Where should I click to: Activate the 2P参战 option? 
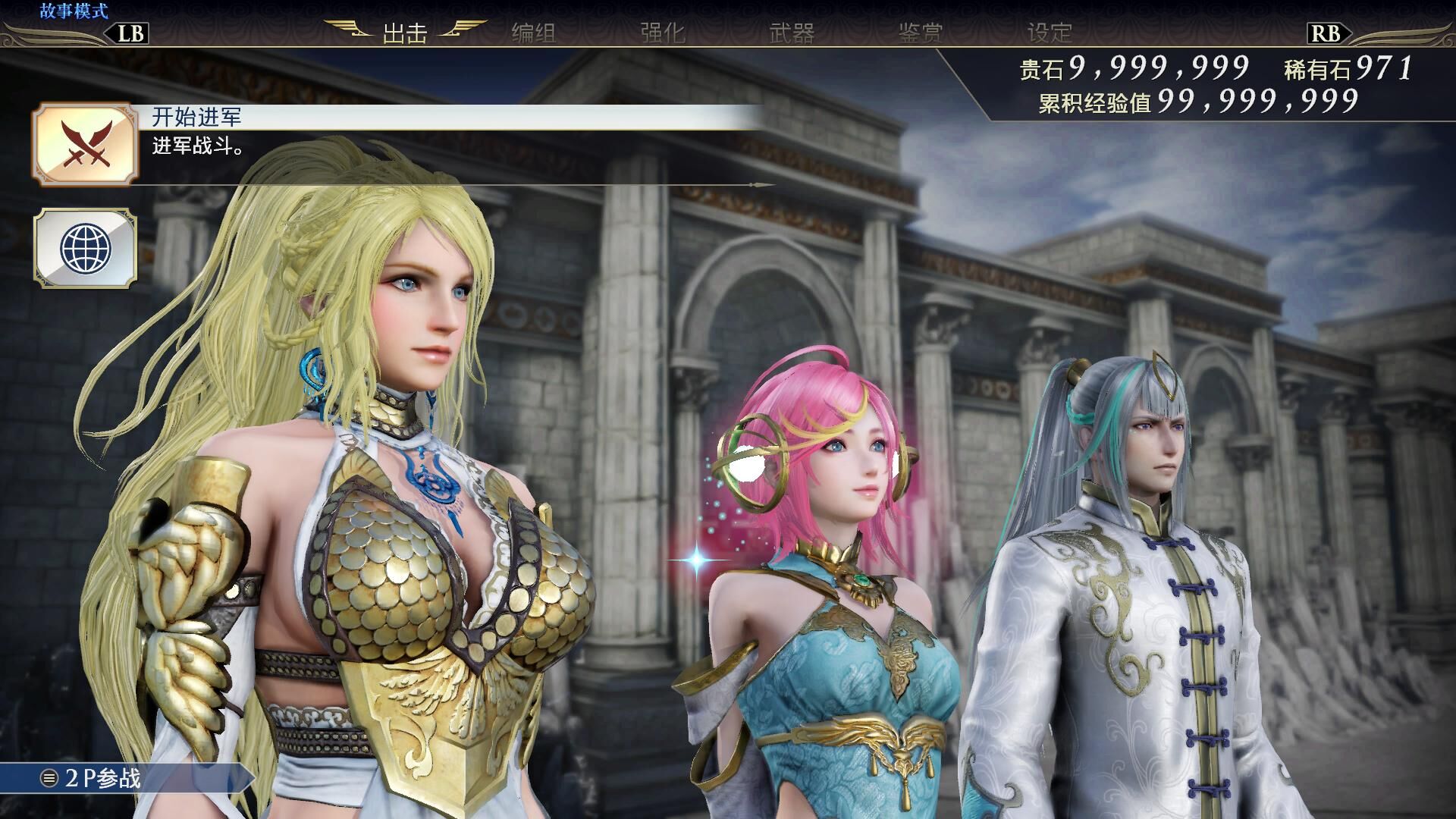click(x=102, y=779)
